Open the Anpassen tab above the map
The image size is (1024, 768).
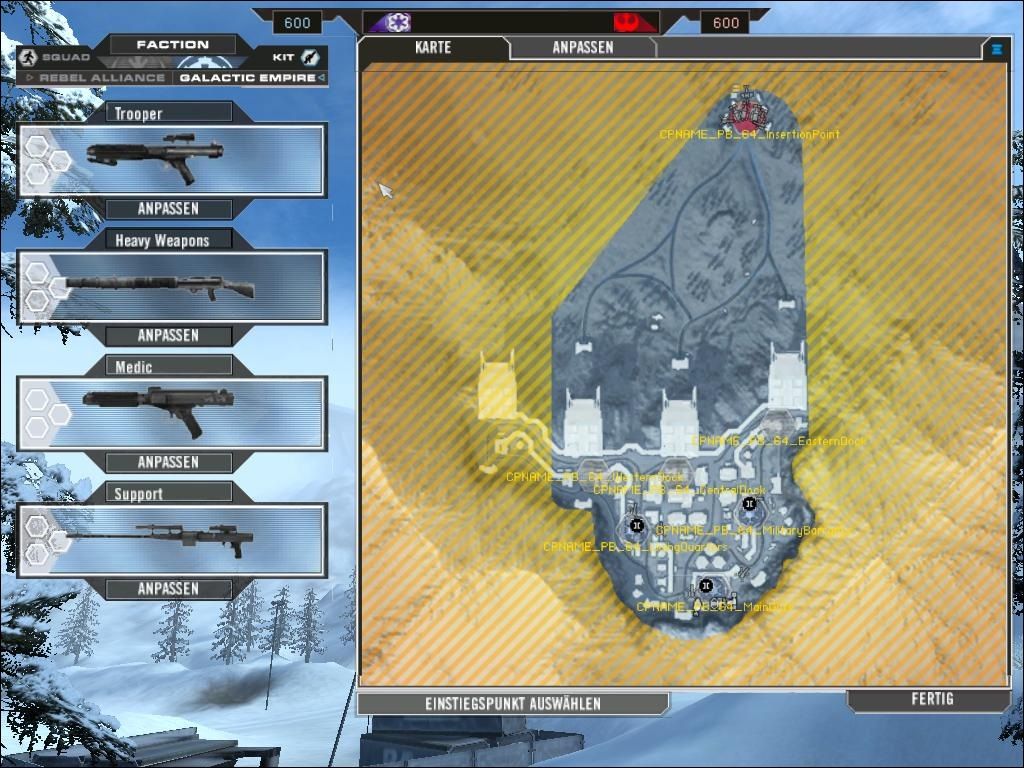click(x=583, y=48)
